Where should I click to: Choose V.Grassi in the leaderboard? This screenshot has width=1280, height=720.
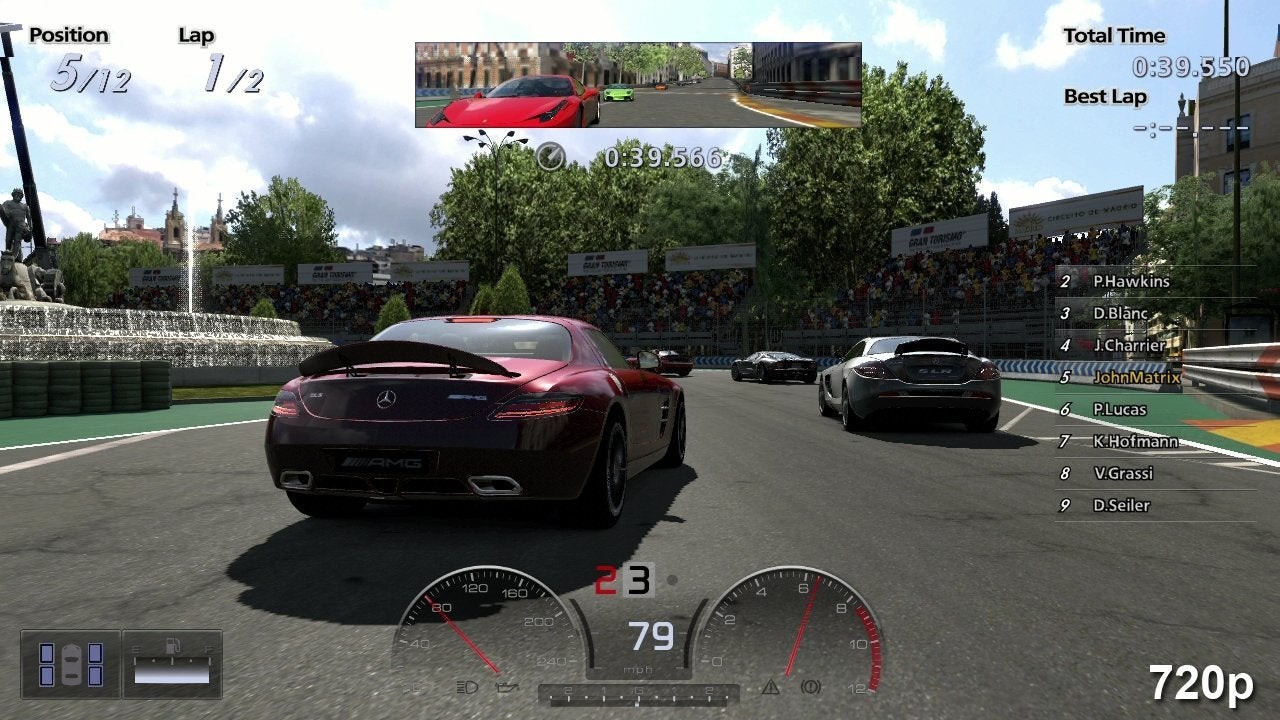[1122, 474]
